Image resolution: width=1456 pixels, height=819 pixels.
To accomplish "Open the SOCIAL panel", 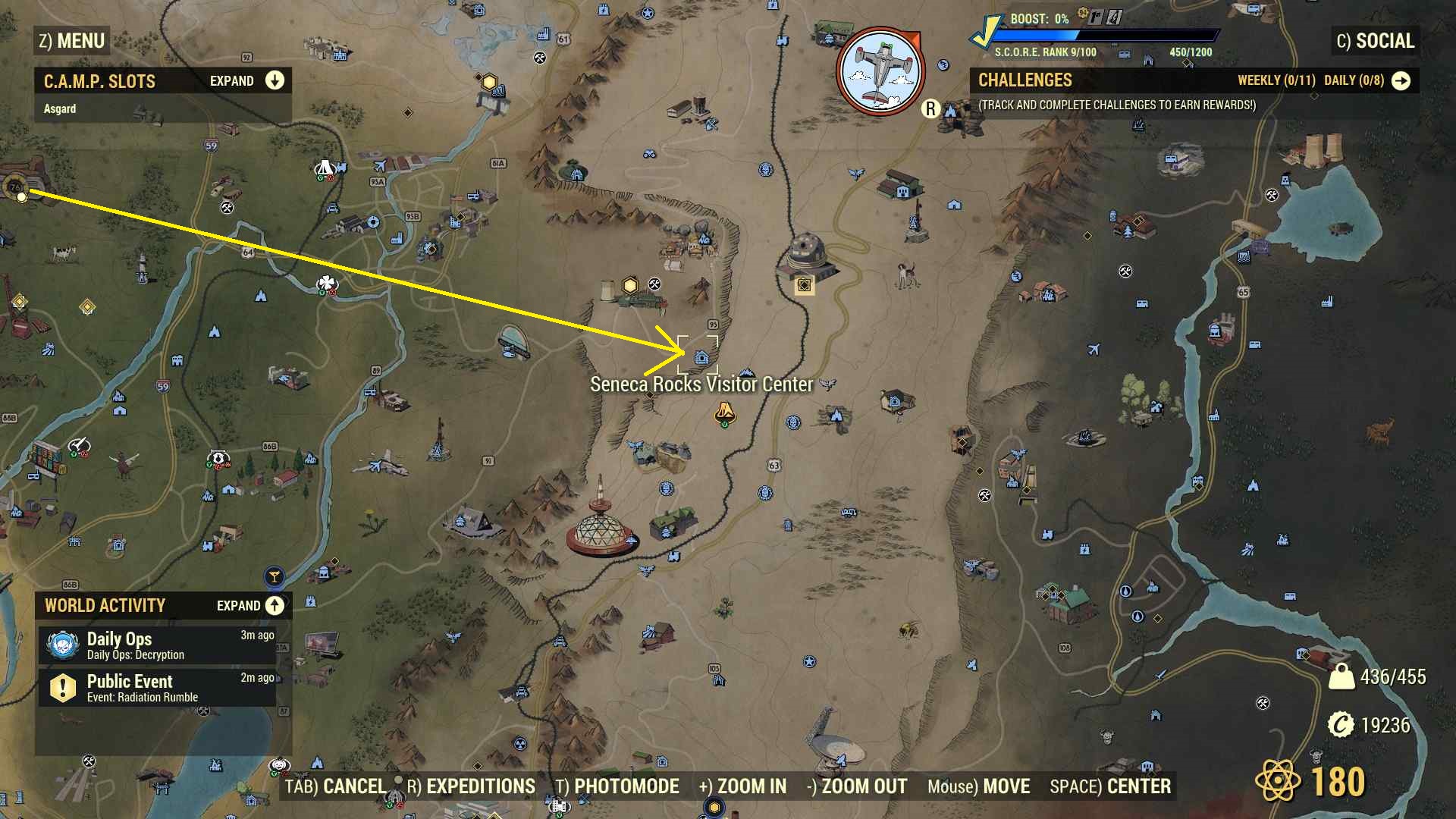I will (1375, 41).
